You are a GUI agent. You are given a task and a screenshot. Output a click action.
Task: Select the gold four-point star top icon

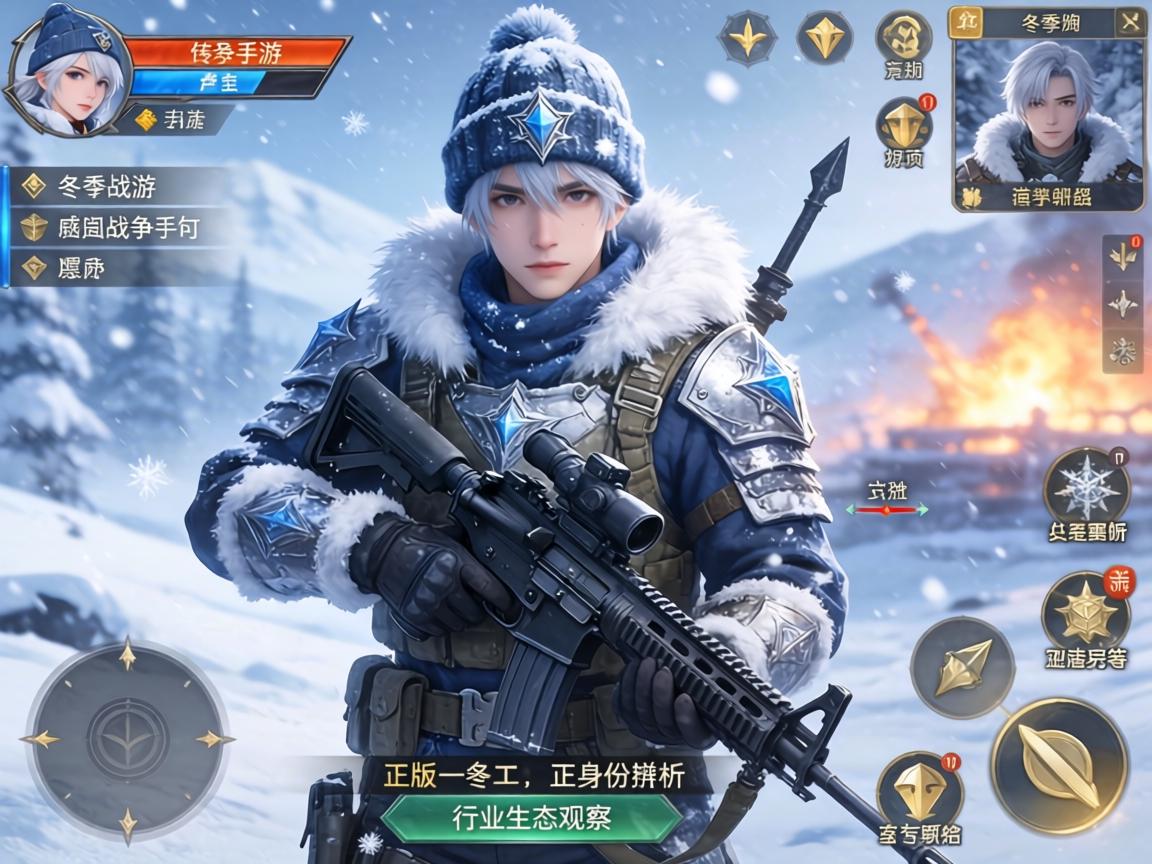click(x=747, y=39)
